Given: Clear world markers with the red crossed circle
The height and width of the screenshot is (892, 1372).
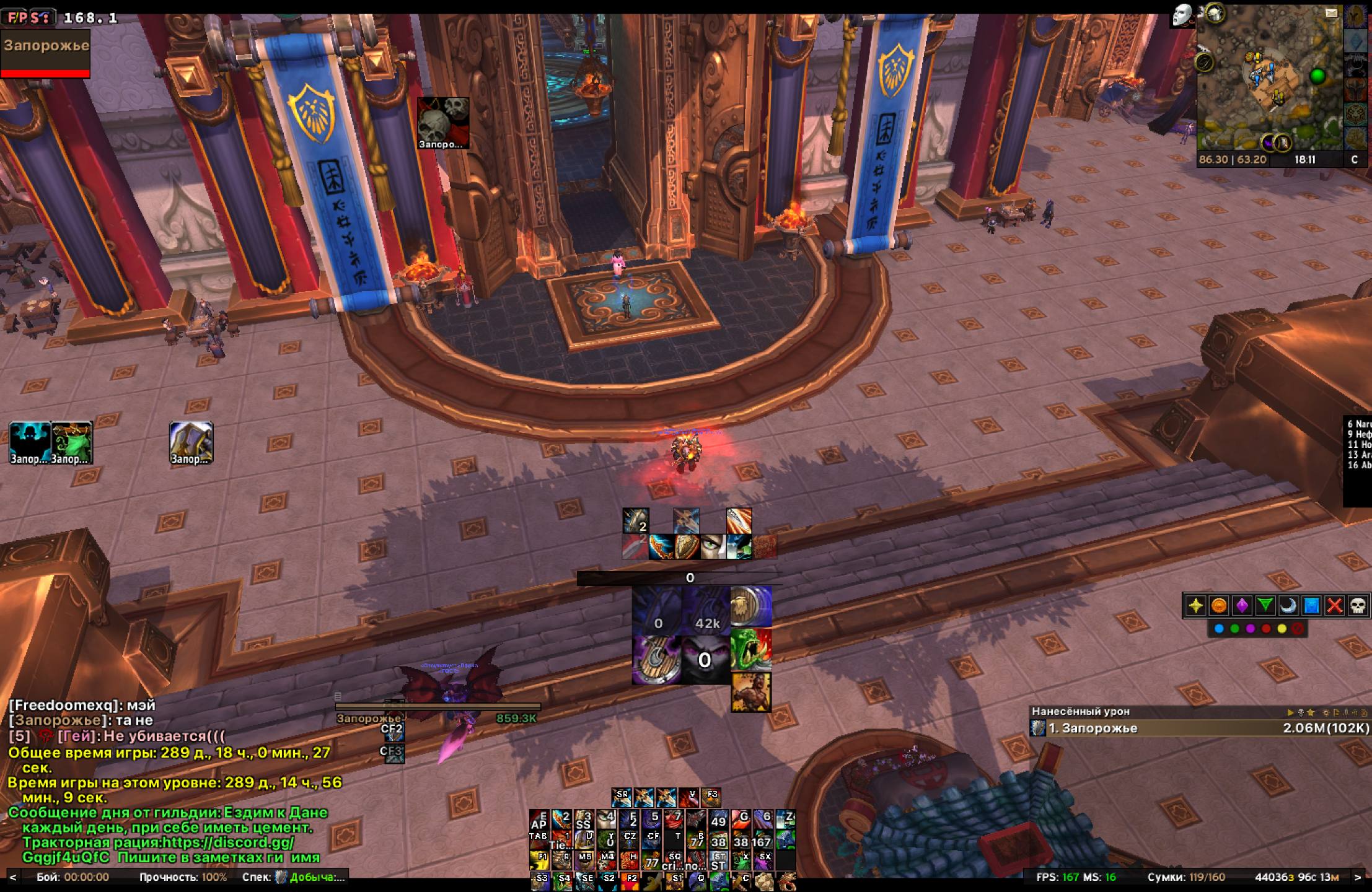Looking at the screenshot, I should point(1298,629).
